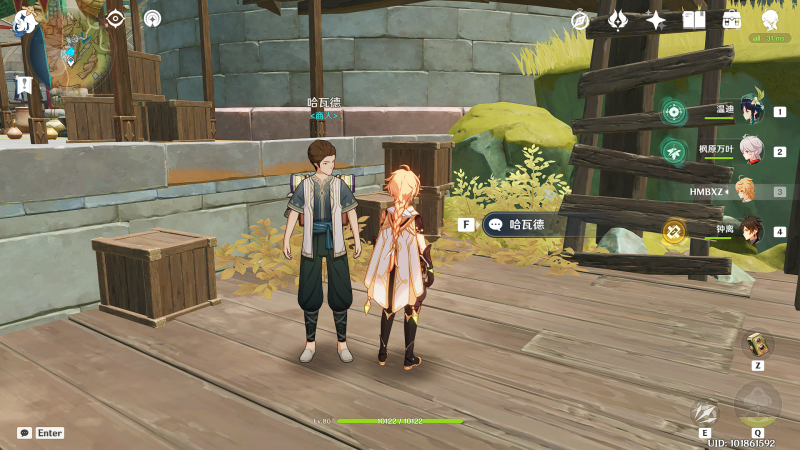Toggle the elemental sight eye icon
Screen dimensions: 800x450
coord(115,18)
